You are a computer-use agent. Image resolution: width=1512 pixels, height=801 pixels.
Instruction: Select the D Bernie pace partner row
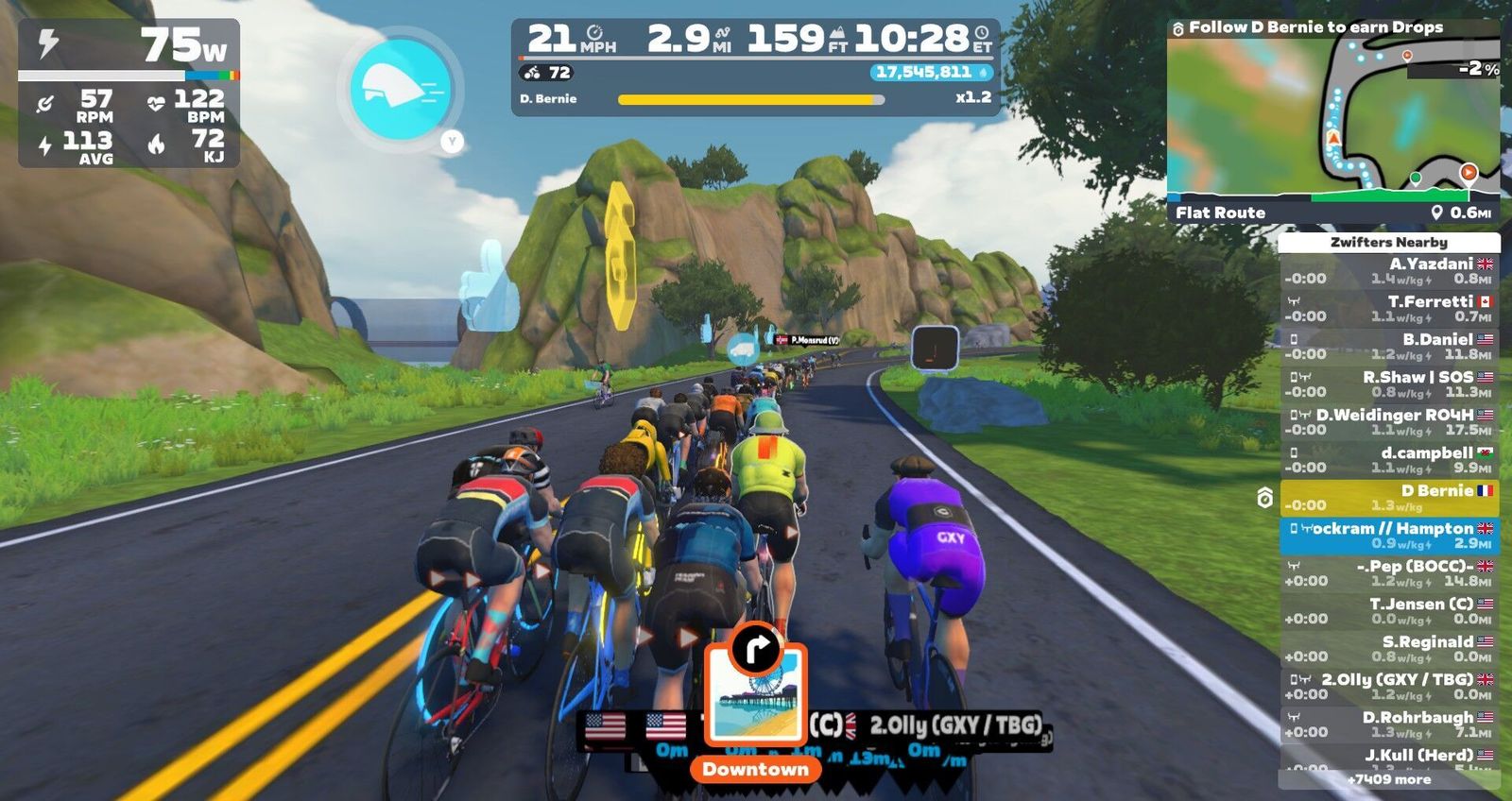[1388, 498]
